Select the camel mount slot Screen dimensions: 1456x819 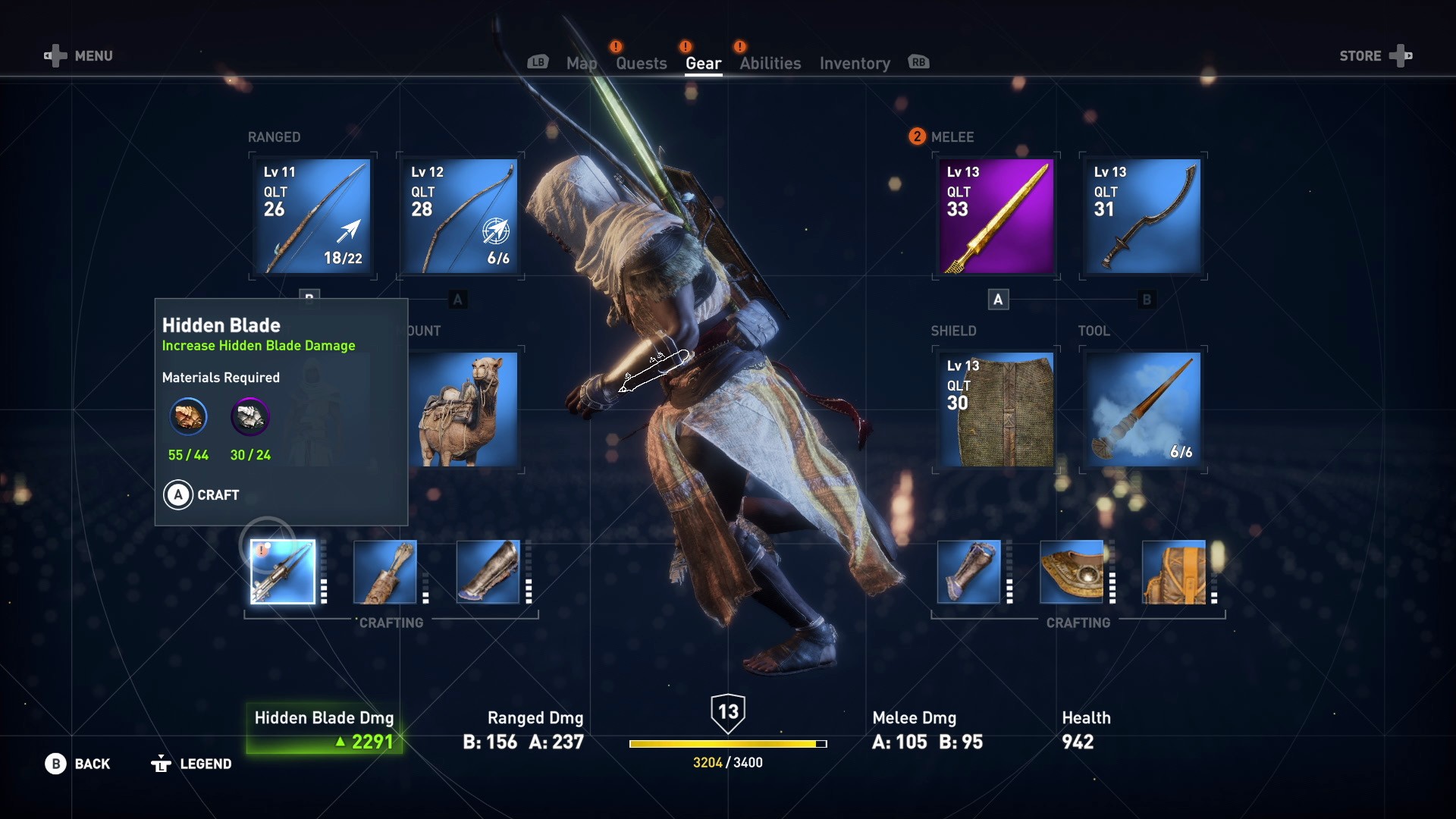pyautogui.click(x=463, y=409)
